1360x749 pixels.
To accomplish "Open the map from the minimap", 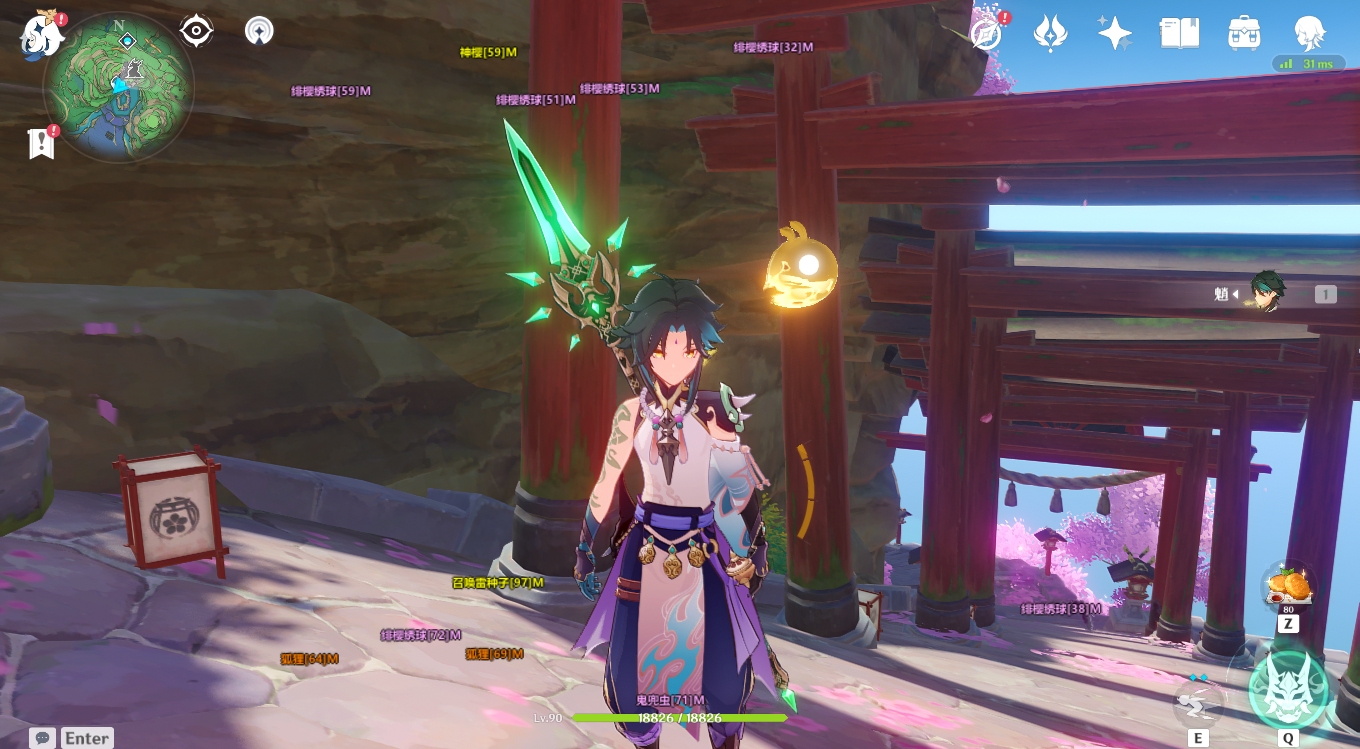I will (x=118, y=88).
